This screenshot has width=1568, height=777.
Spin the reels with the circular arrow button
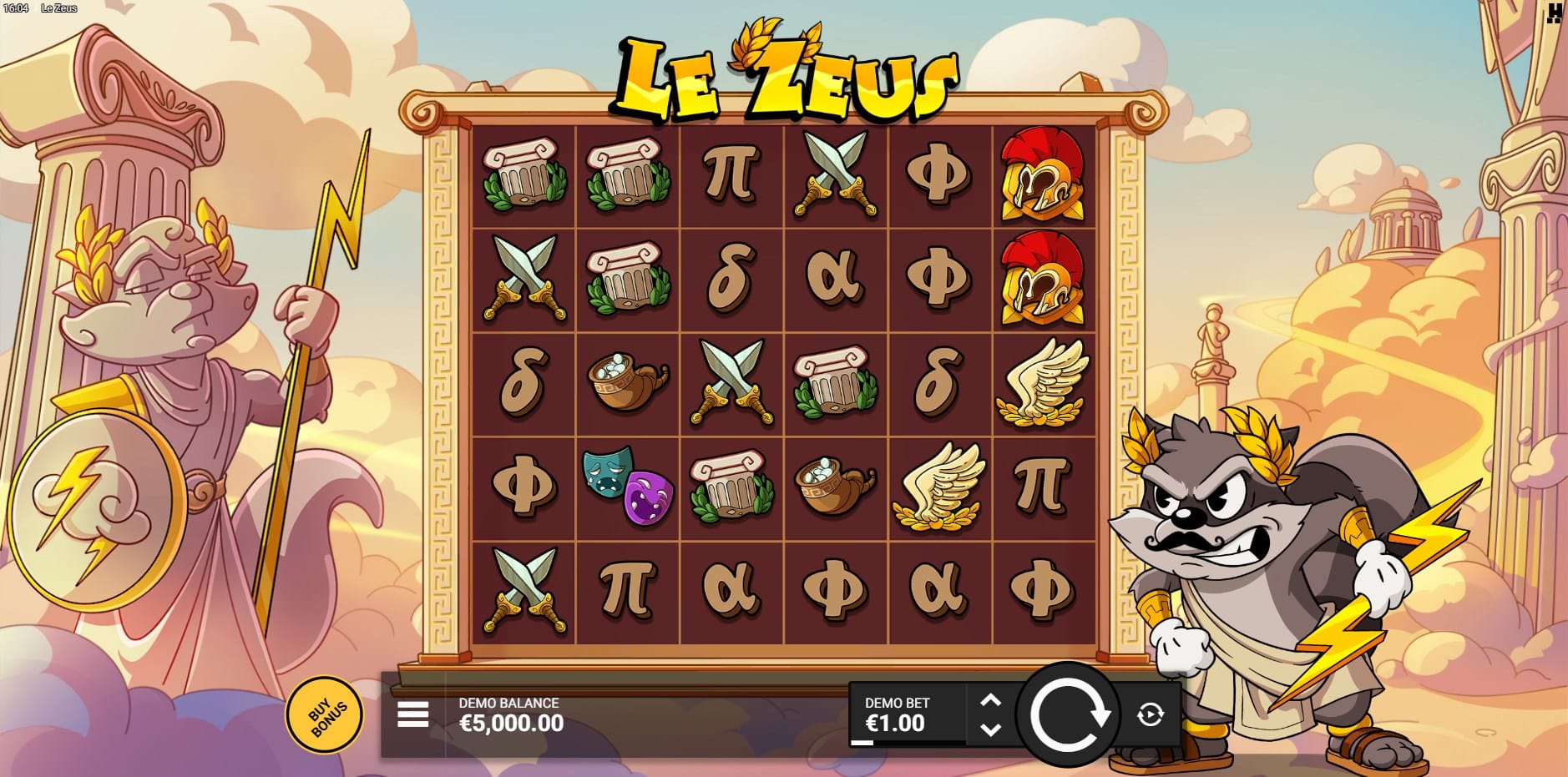[x=1068, y=714]
